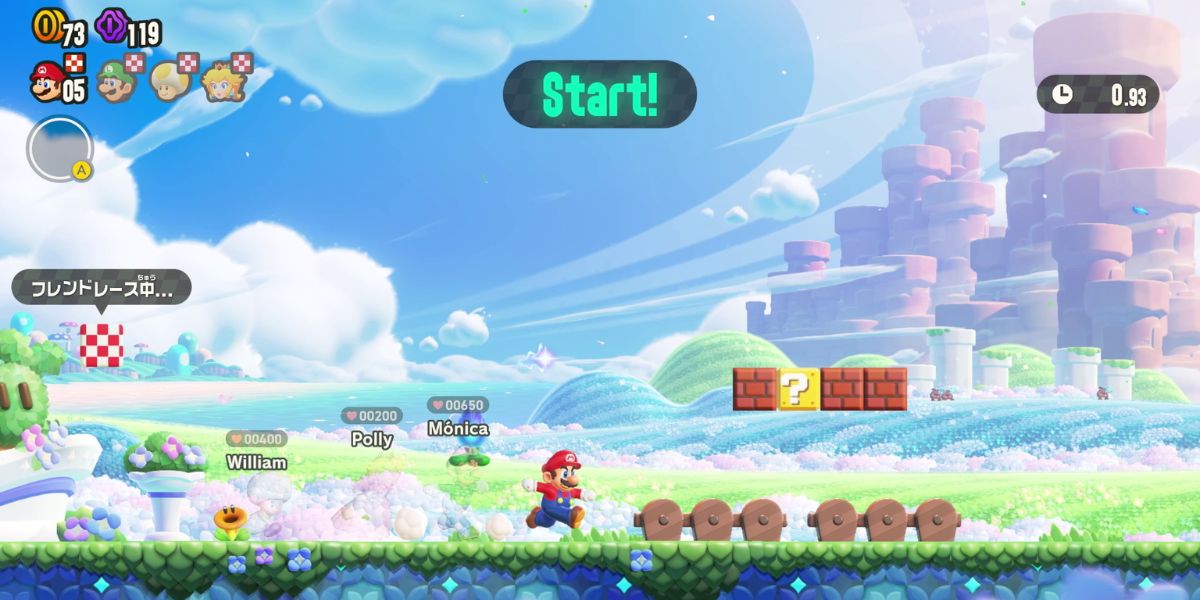
Task: Open the empty stored item bubble
Action: click(x=59, y=150)
